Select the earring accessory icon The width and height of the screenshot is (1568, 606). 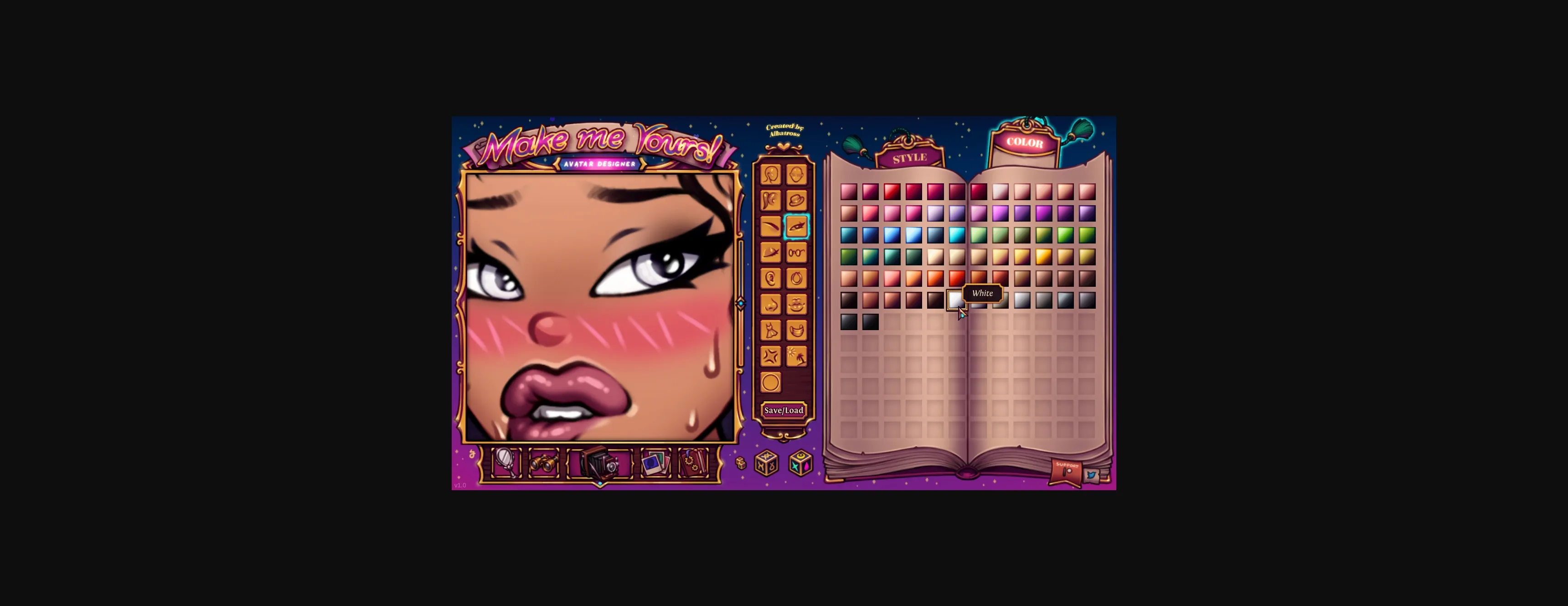tap(796, 278)
